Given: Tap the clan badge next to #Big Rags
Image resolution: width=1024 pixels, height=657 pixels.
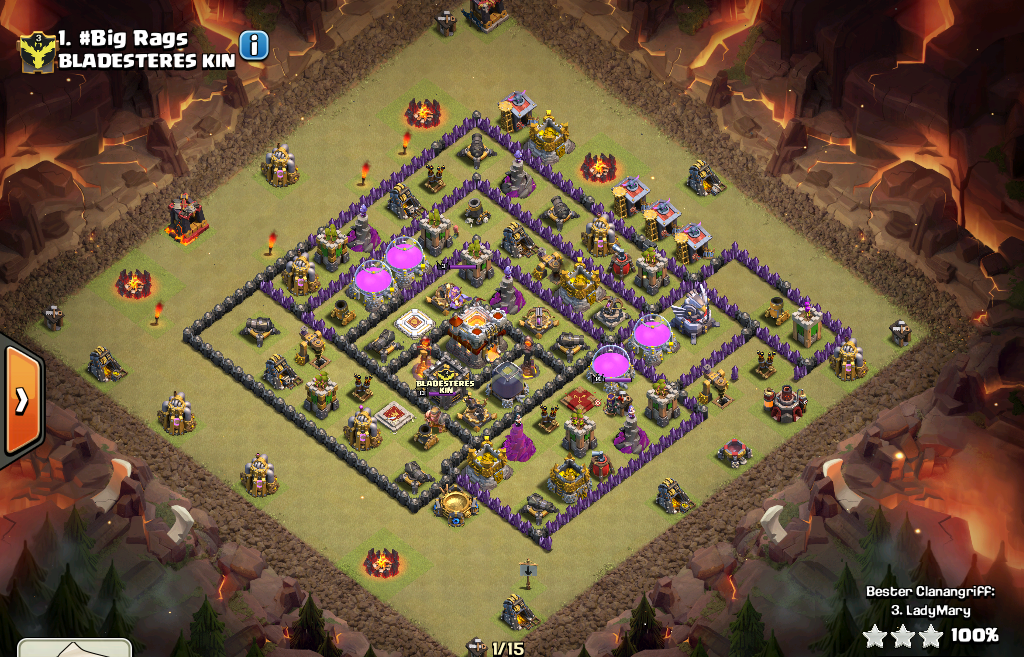Looking at the screenshot, I should point(37,50).
